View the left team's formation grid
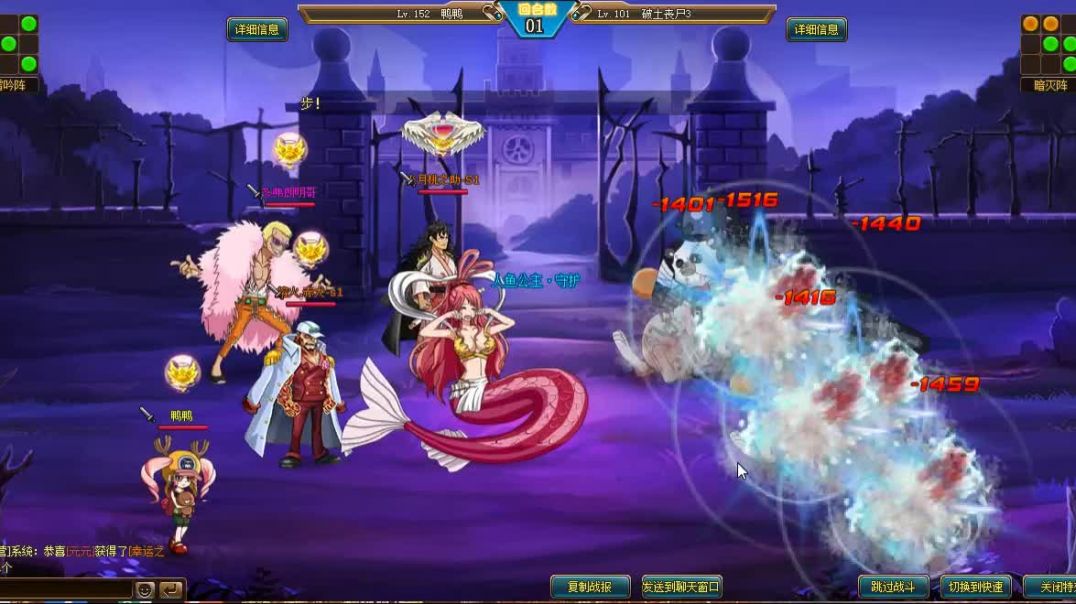 (x=19, y=44)
